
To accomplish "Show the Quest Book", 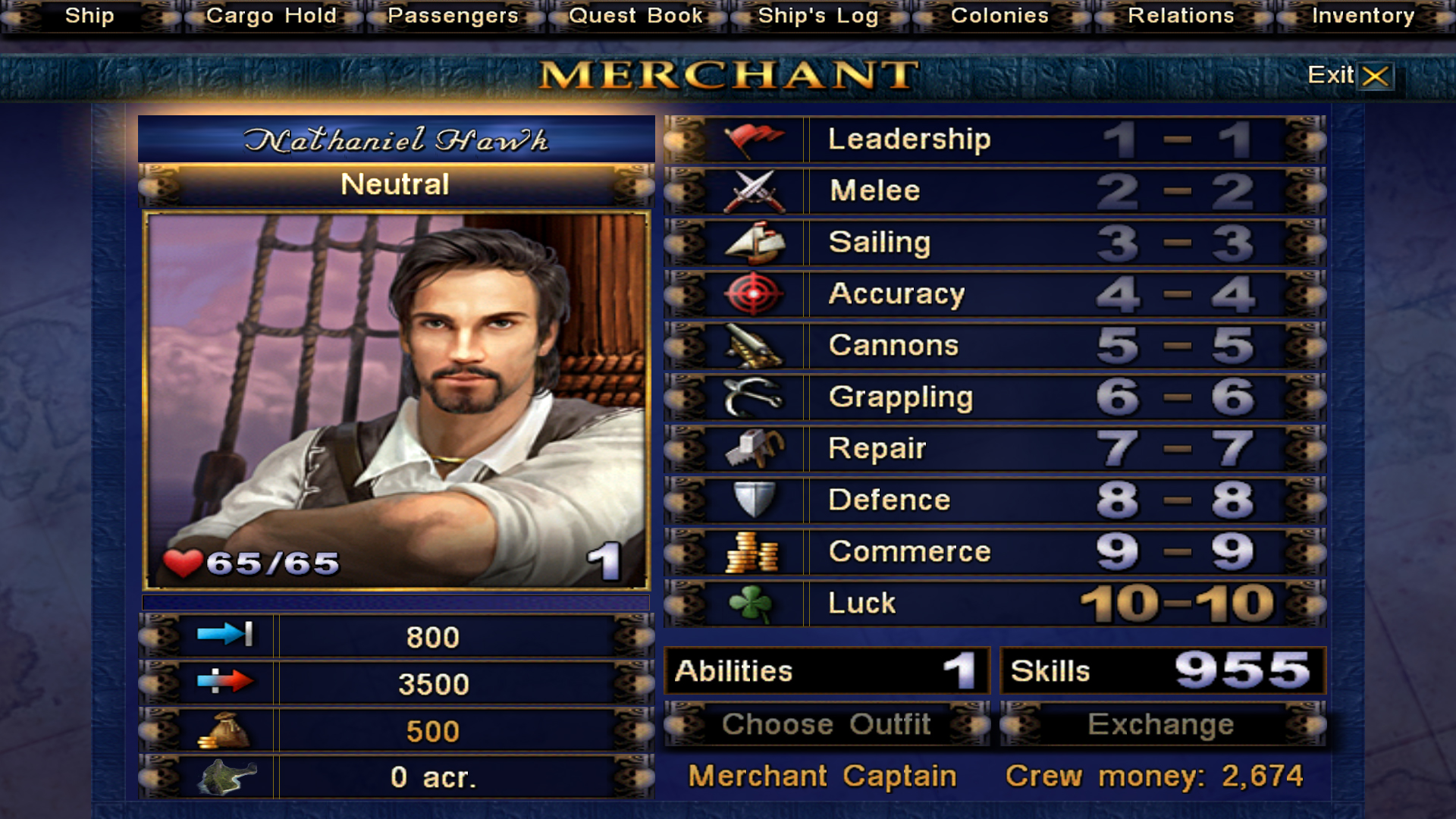I will click(x=635, y=16).
